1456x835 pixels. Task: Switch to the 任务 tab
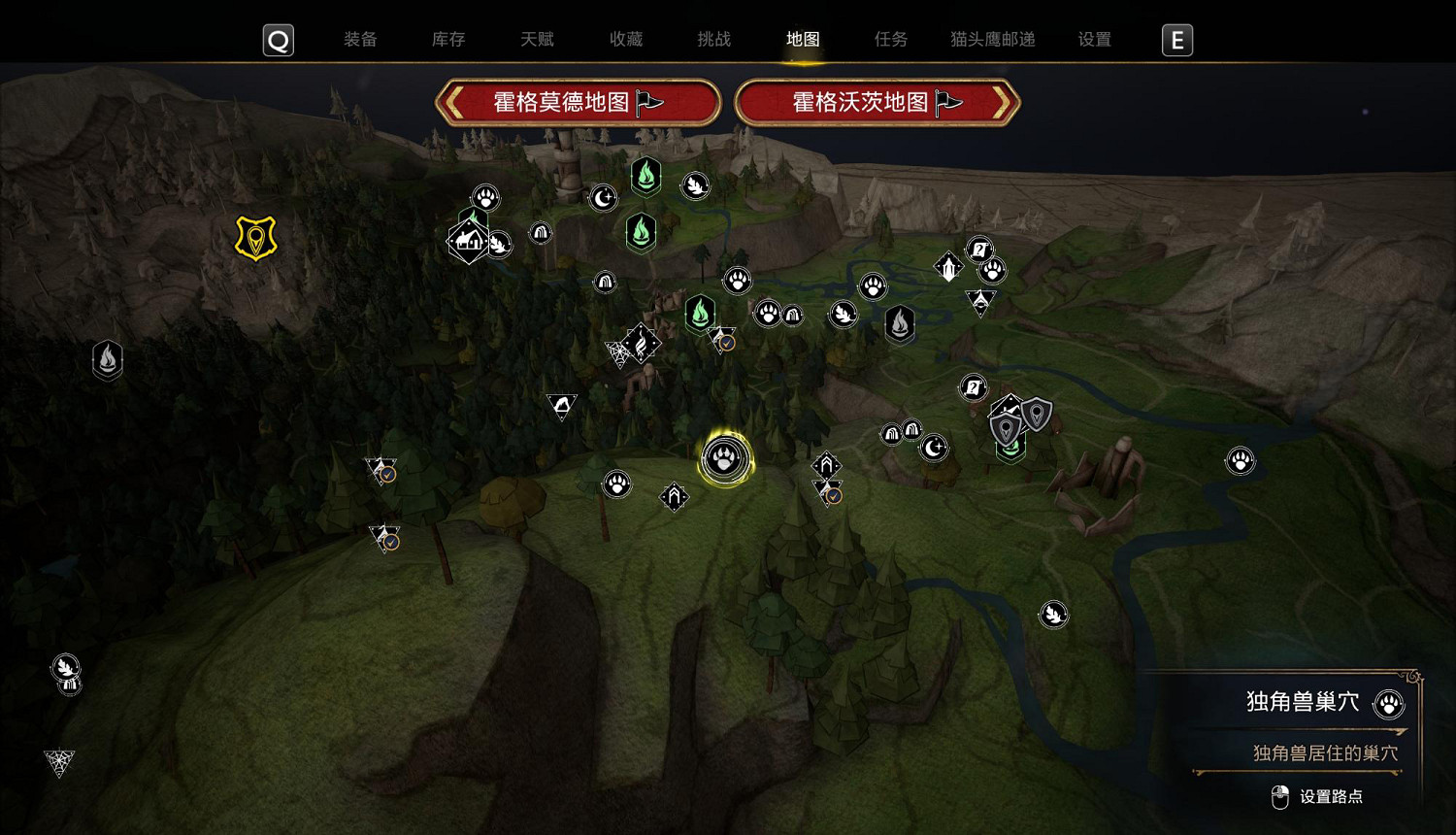click(x=890, y=40)
